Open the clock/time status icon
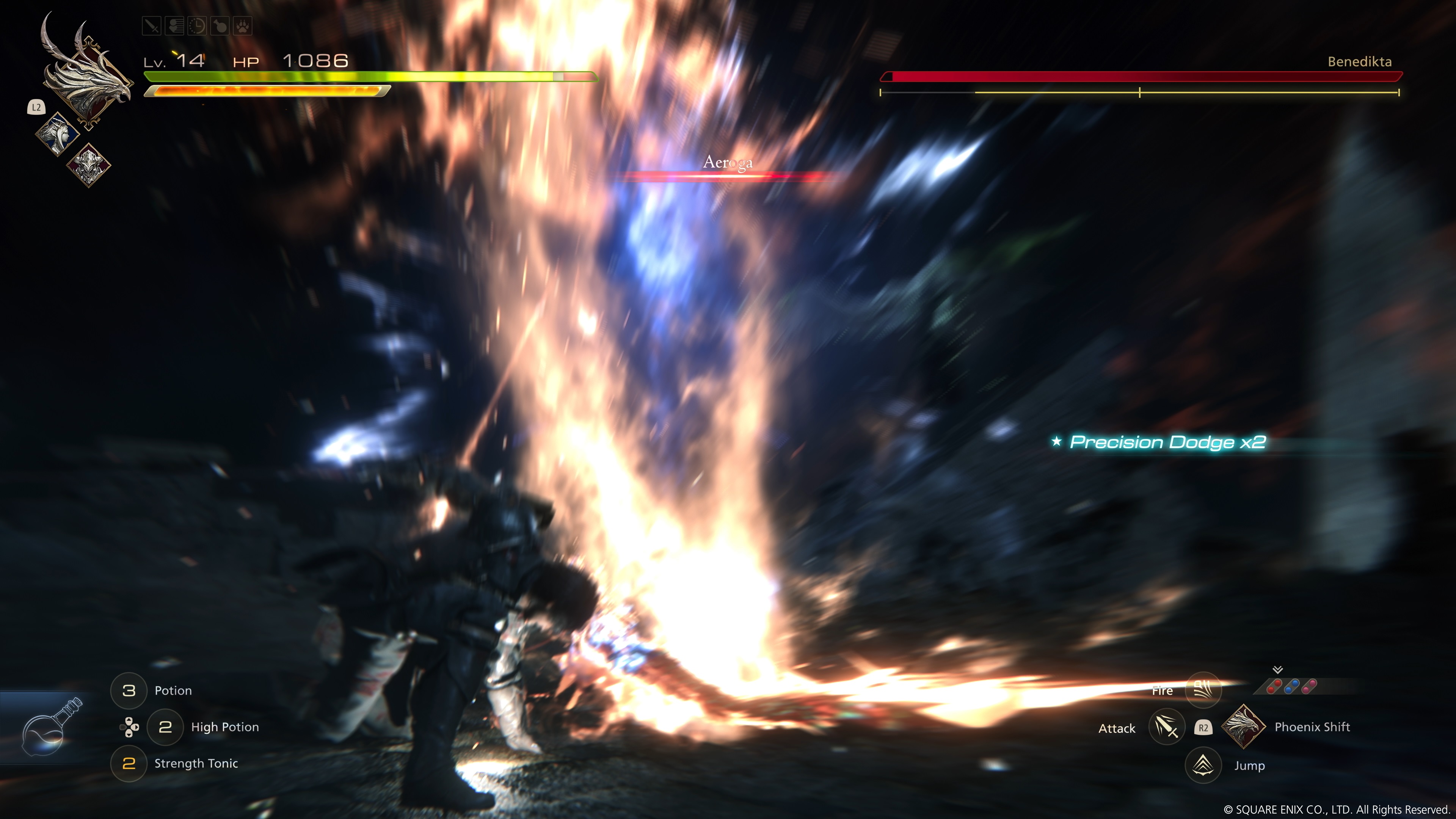 click(197, 25)
